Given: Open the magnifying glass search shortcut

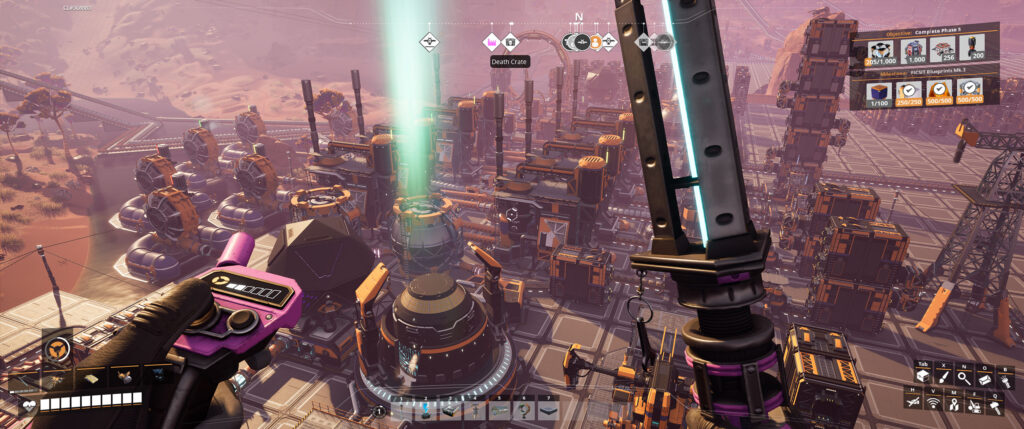Looking at the screenshot, I should pos(962,376).
